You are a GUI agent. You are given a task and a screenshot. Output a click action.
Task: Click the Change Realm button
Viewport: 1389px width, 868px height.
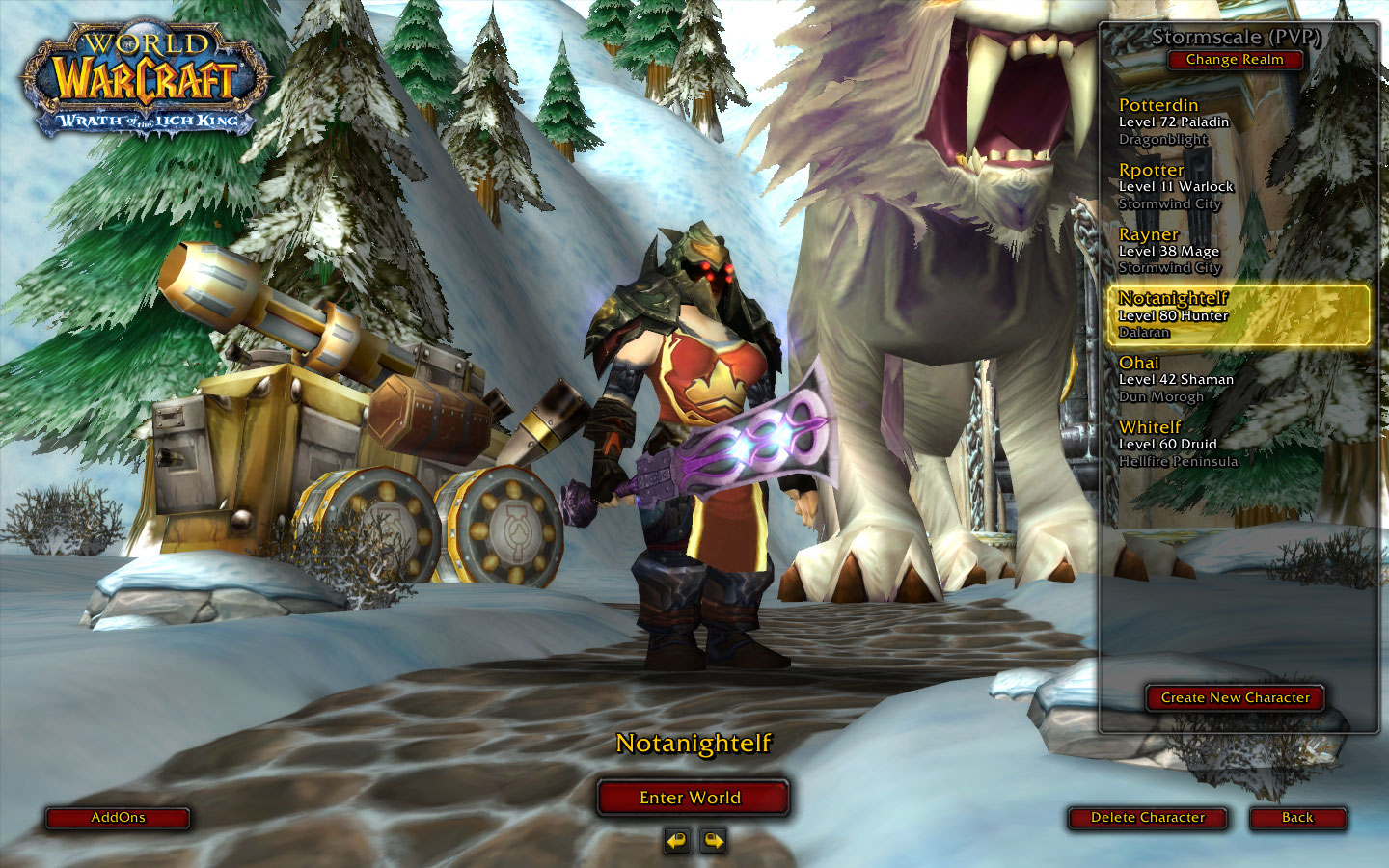(x=1235, y=60)
